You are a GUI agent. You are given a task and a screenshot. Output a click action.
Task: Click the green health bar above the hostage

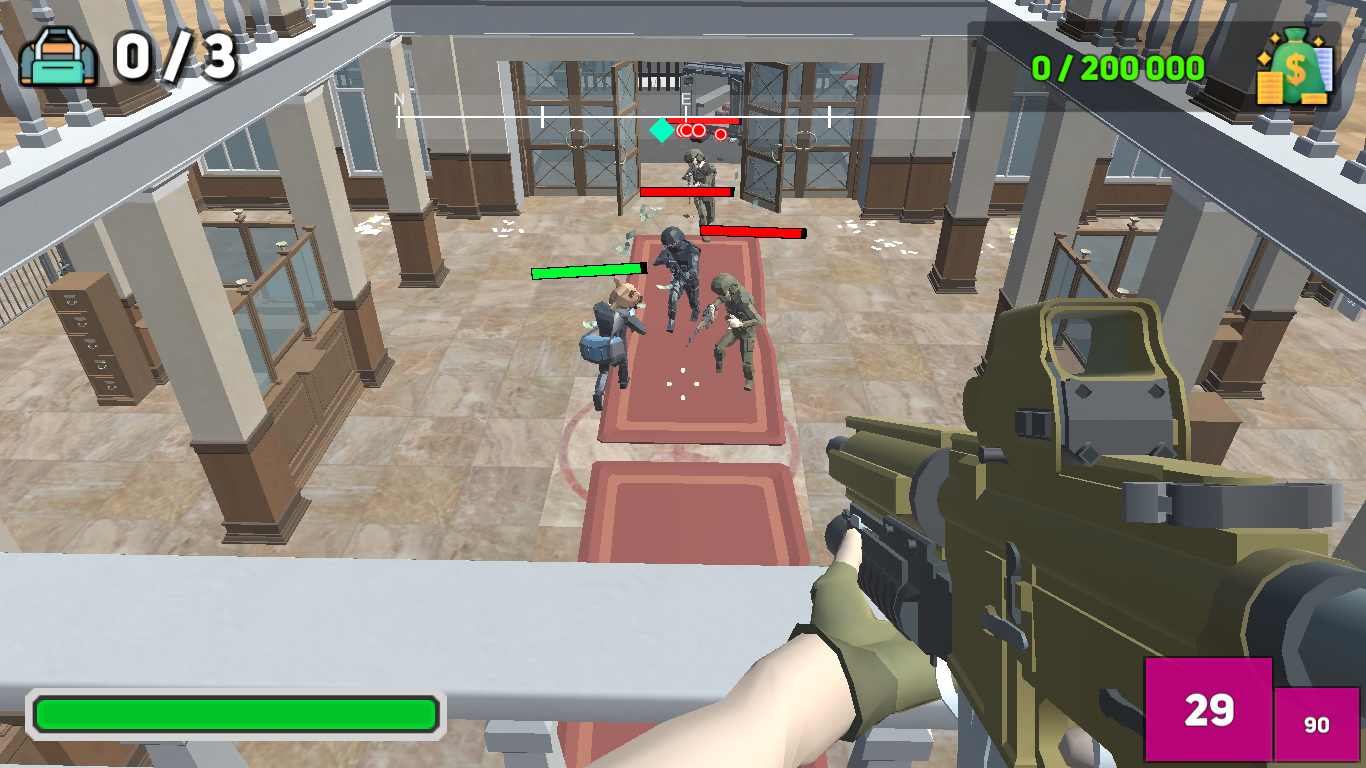588,270
